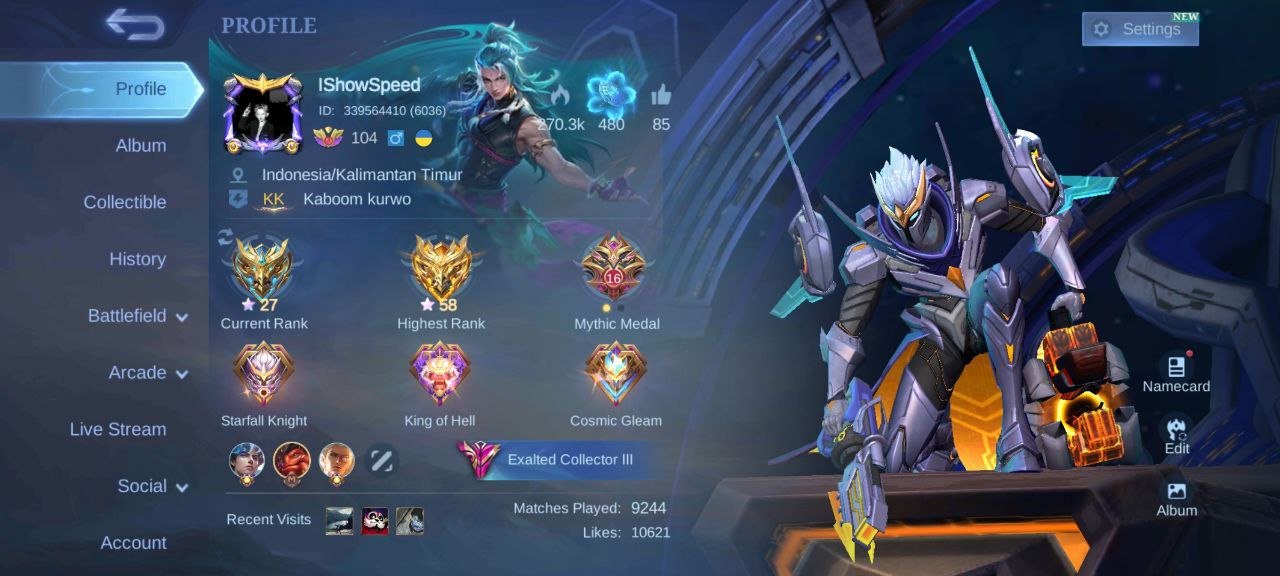Image resolution: width=1280 pixels, height=576 pixels.
Task: Open the History tab
Action: point(137,259)
